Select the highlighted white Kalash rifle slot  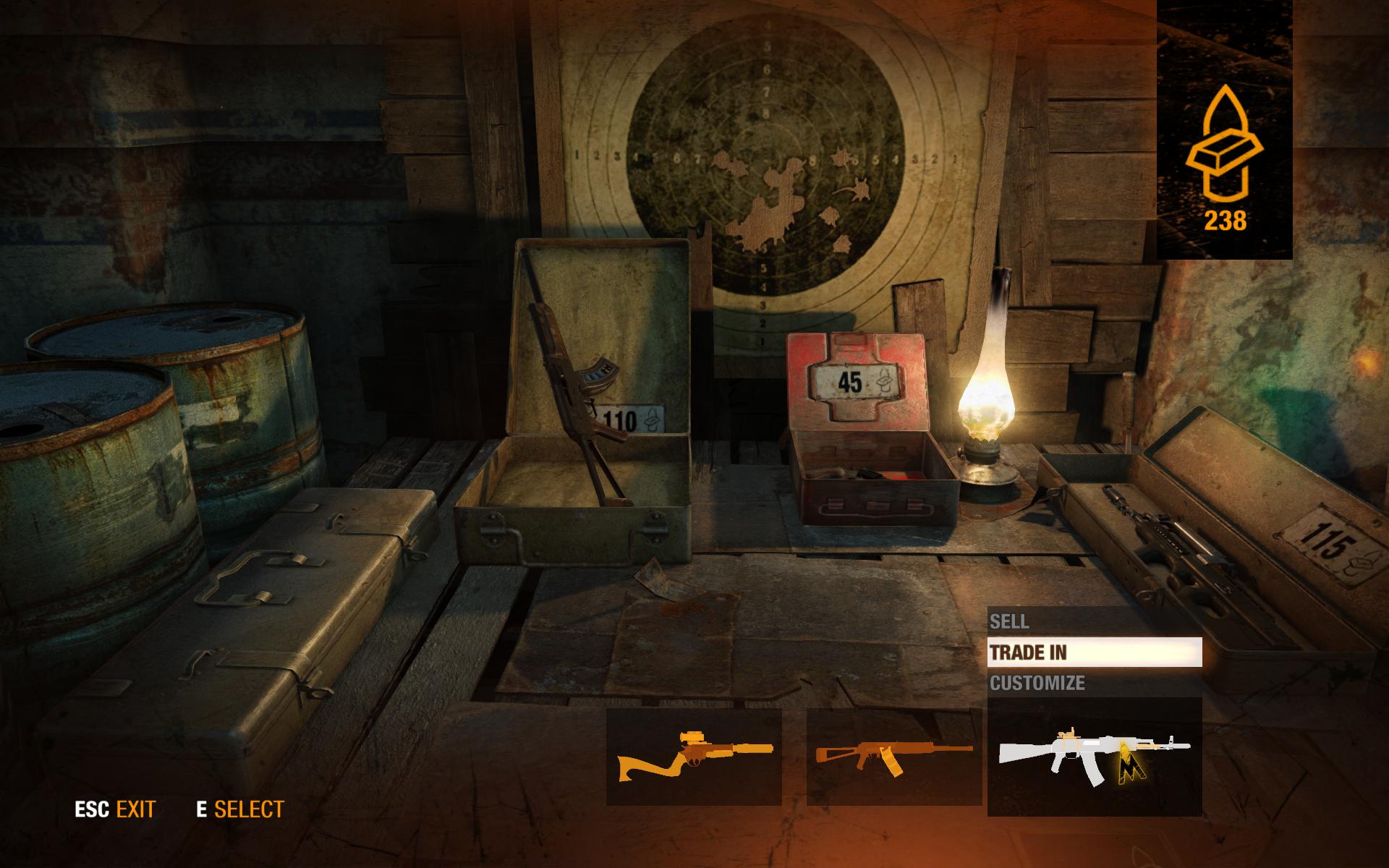tap(1094, 757)
